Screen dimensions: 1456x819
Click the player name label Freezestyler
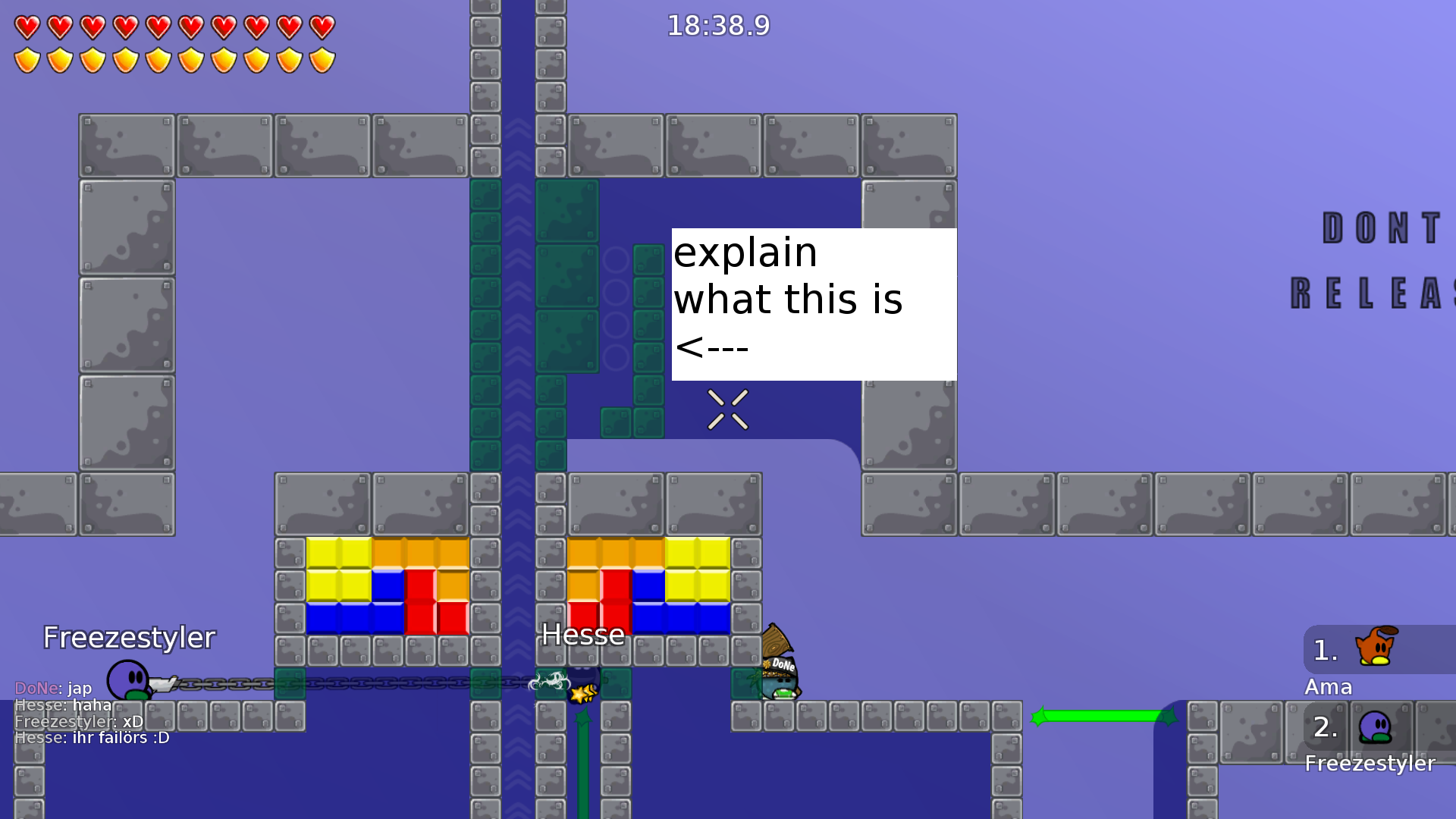tap(129, 637)
